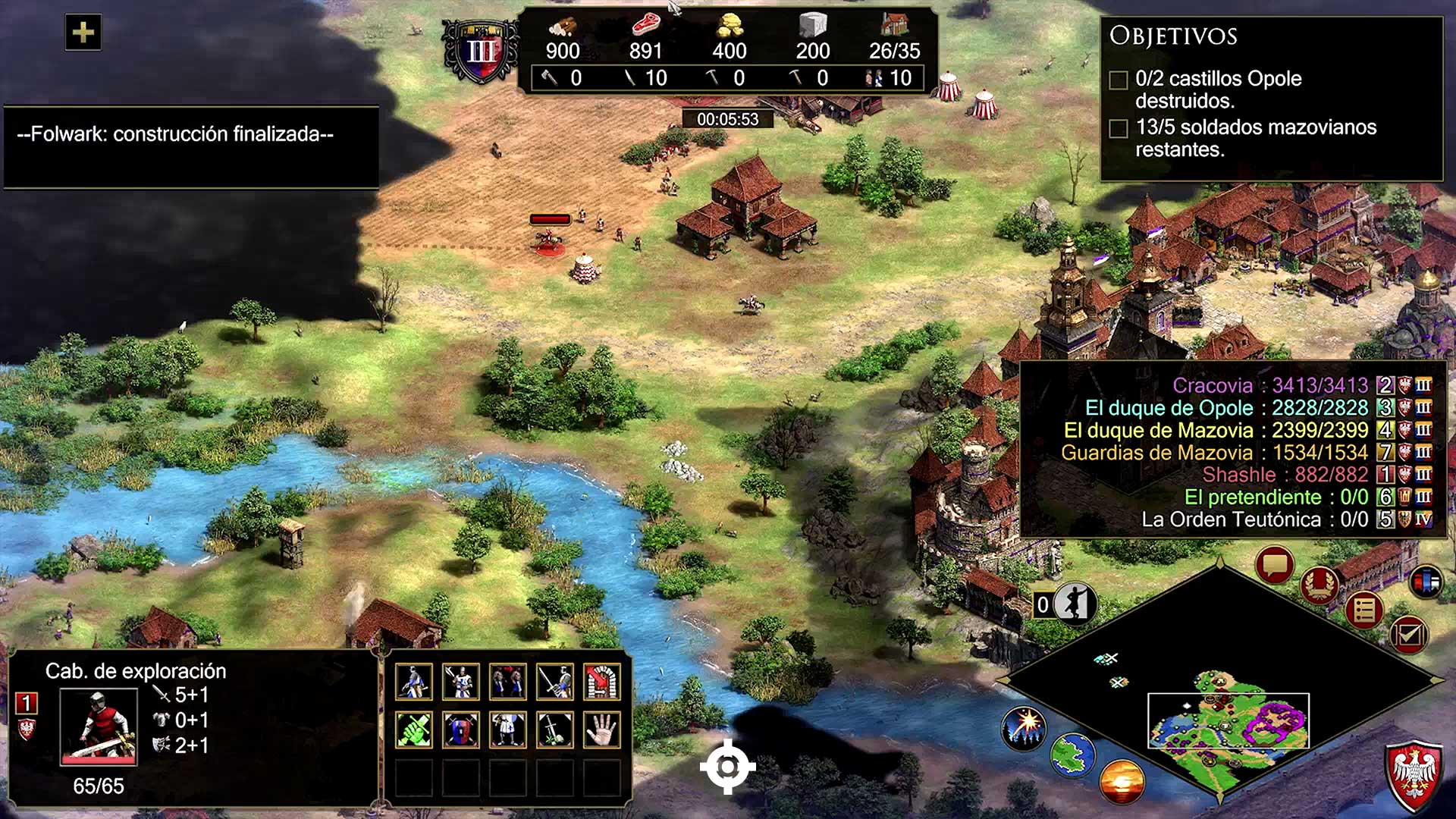Toggle the objectives checkmark button
The width and height of the screenshot is (1456, 819).
tap(1408, 634)
